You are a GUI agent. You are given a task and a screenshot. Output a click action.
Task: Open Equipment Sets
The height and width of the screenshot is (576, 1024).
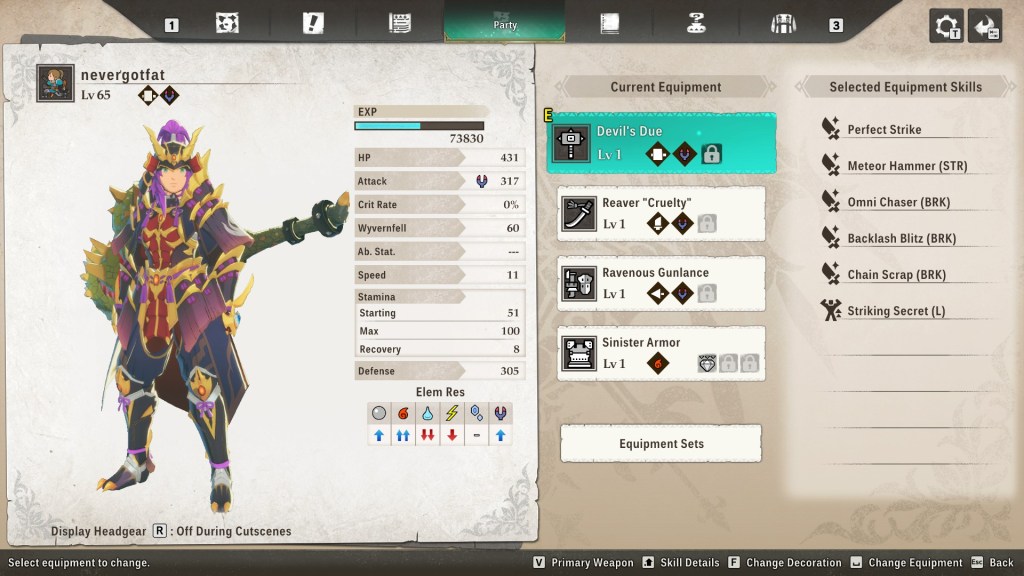pos(661,444)
